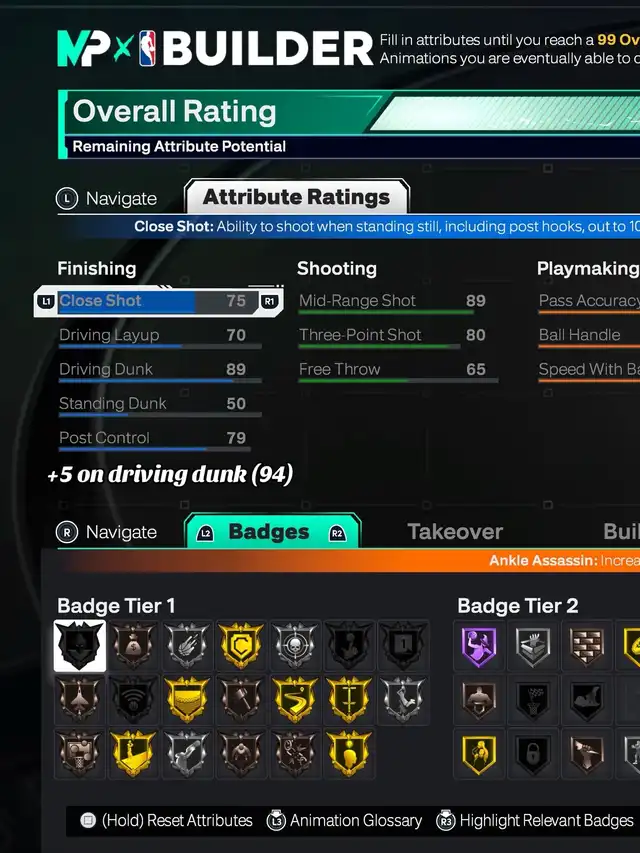Select the purple Tier 2 badge
The height and width of the screenshot is (853, 640).
(x=480, y=646)
